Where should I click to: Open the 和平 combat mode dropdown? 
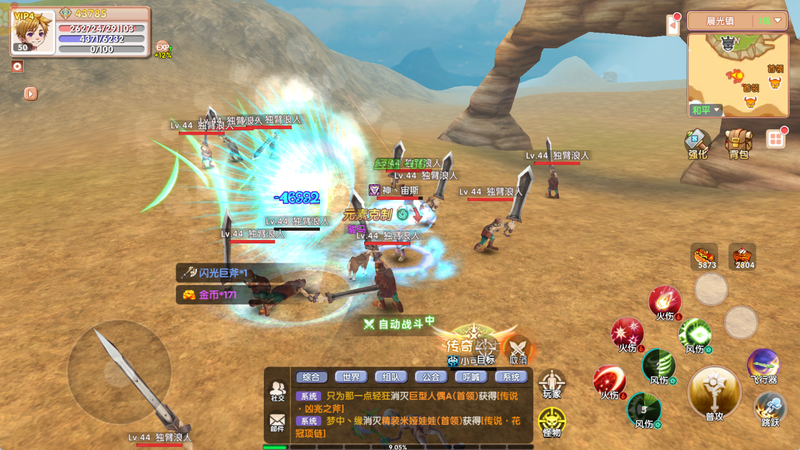tap(704, 109)
